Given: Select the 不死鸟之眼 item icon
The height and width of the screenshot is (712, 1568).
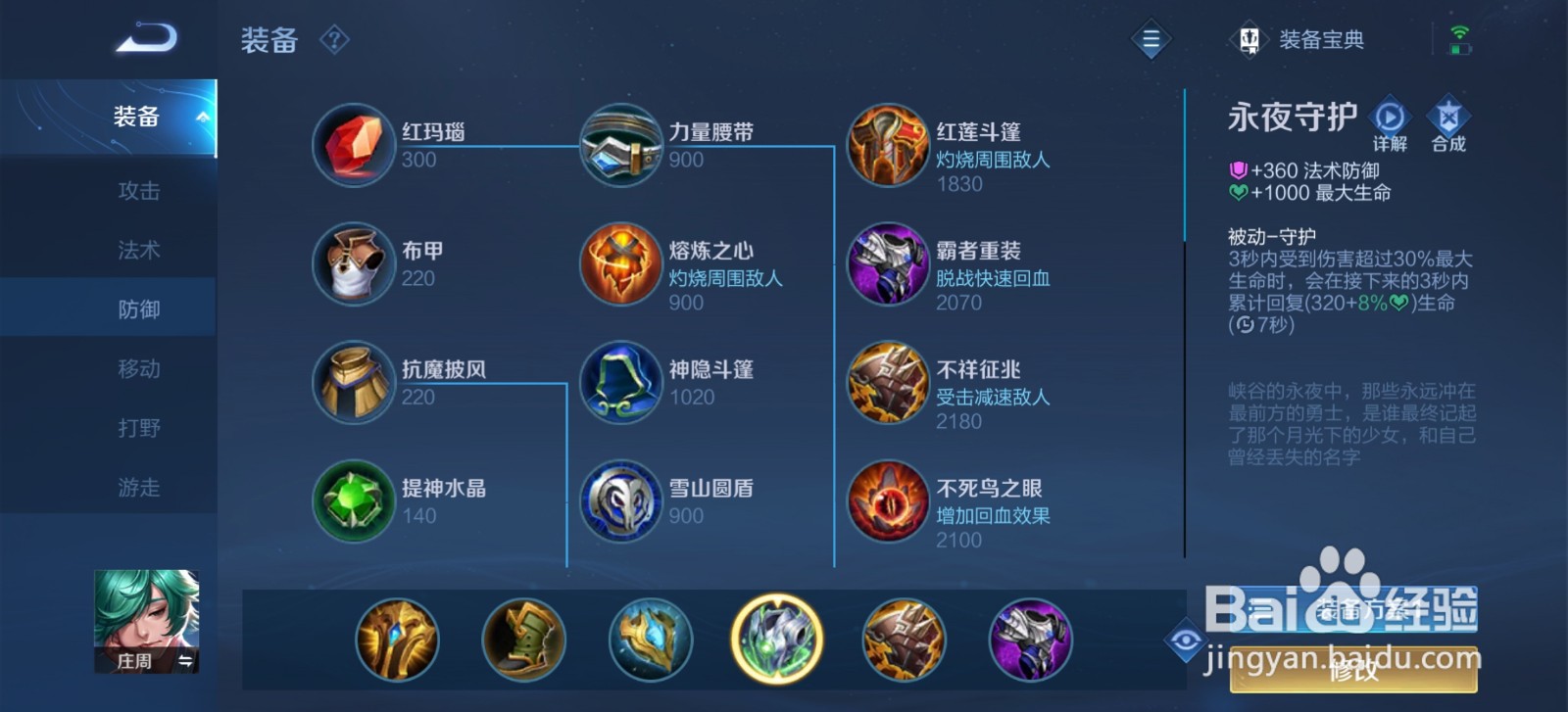Looking at the screenshot, I should tap(887, 500).
